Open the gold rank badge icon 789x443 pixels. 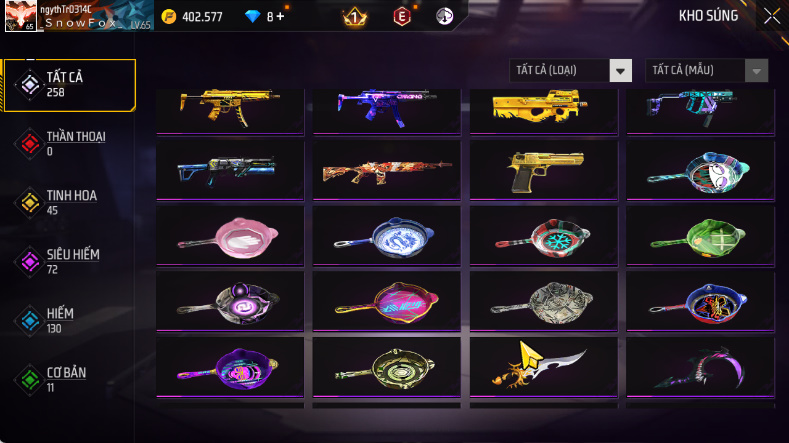353,17
